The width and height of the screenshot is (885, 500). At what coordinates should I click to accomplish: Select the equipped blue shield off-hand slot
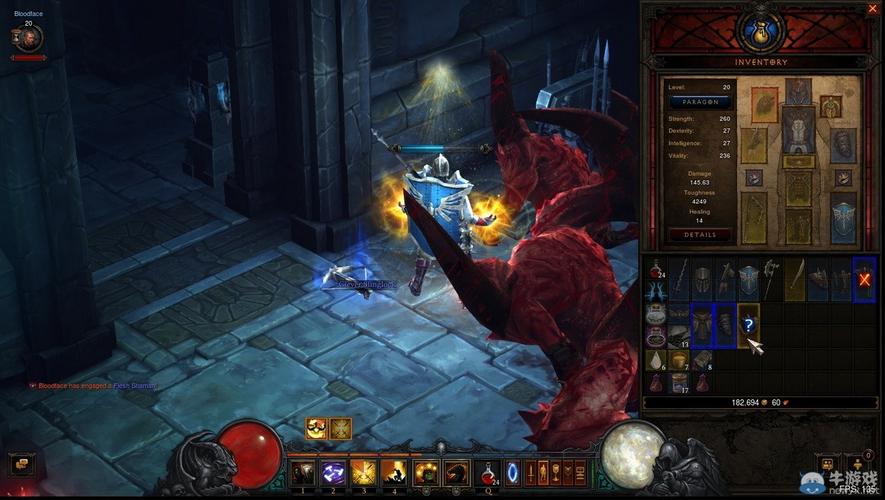click(x=843, y=215)
